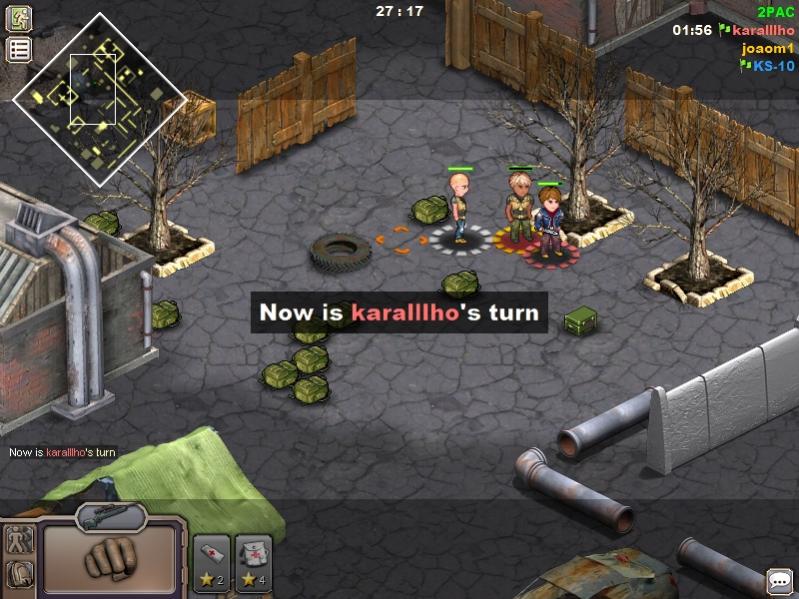Select player karalllho in the player list
The width and height of the screenshot is (799, 599).
(x=763, y=30)
